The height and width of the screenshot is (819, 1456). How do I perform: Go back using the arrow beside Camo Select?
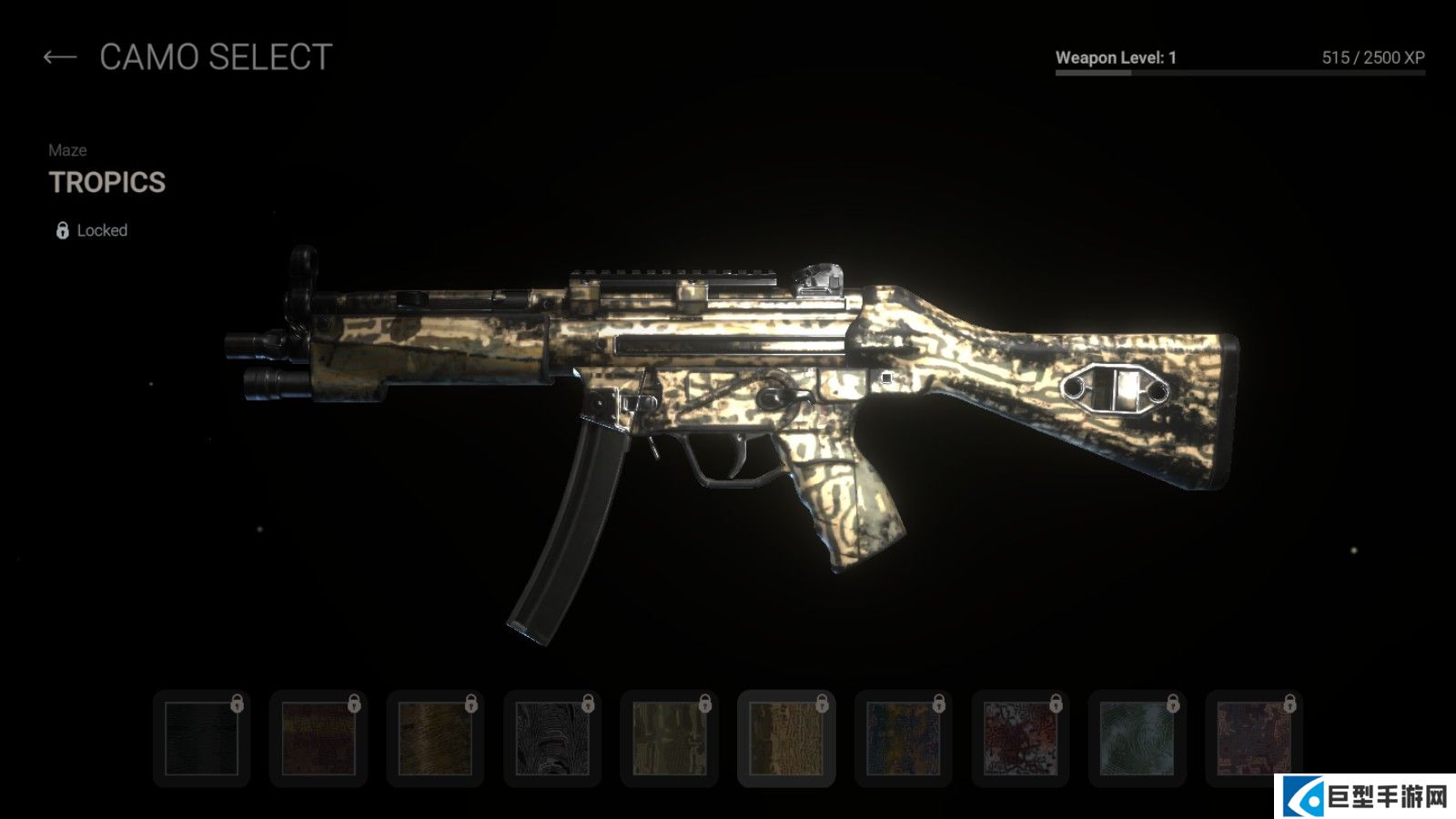coord(60,57)
